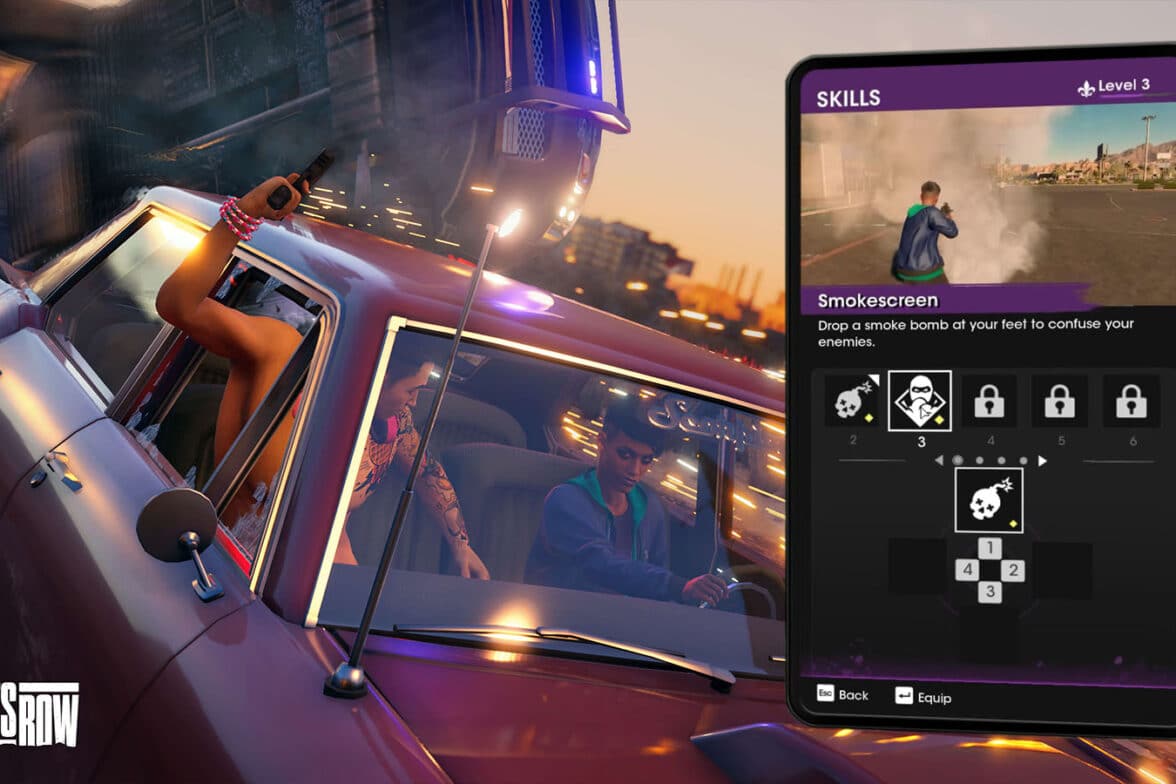Go to the previous skills page arrow
The image size is (1176, 784).
coord(938,461)
